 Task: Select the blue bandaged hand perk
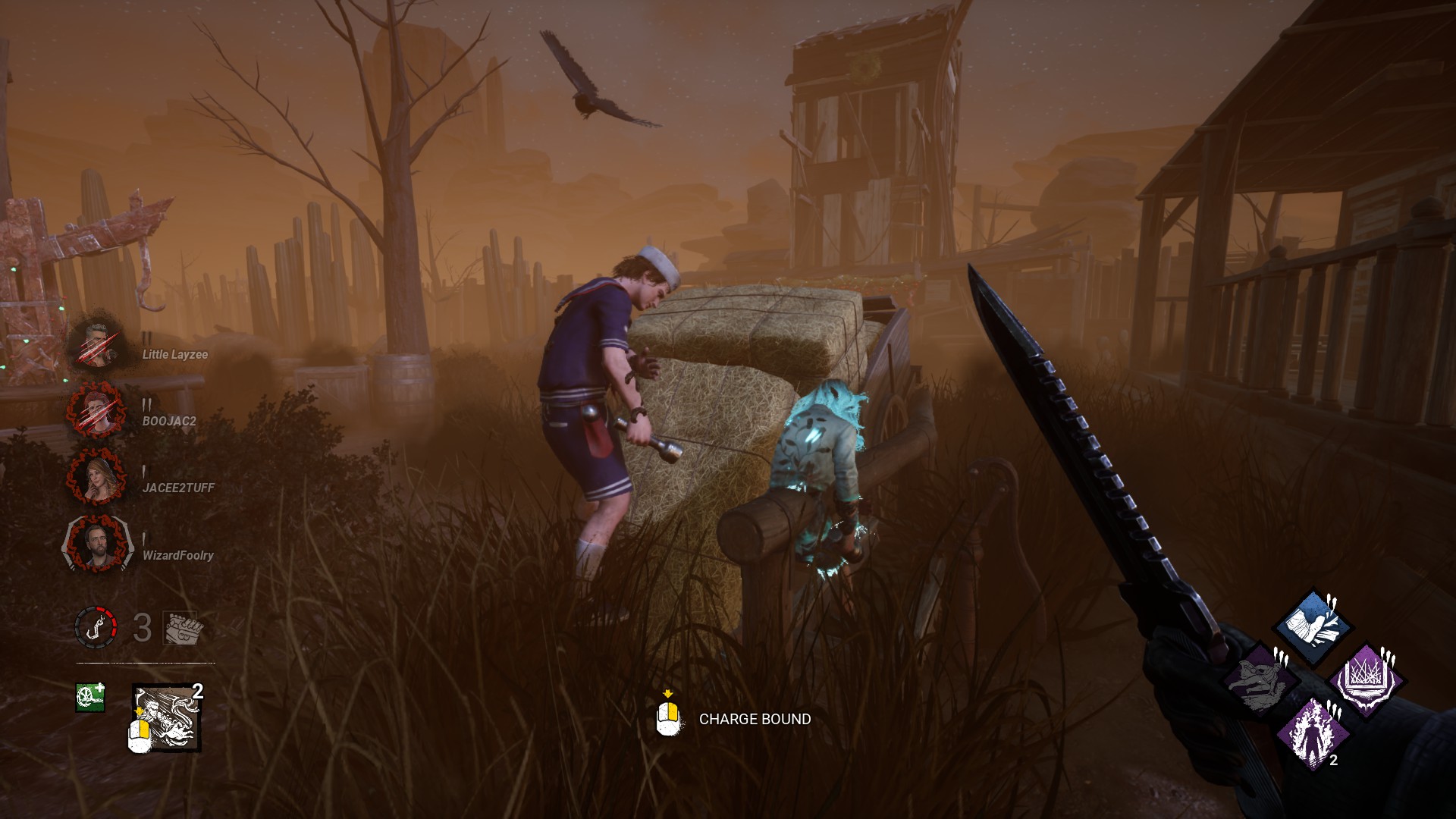pos(1313,627)
